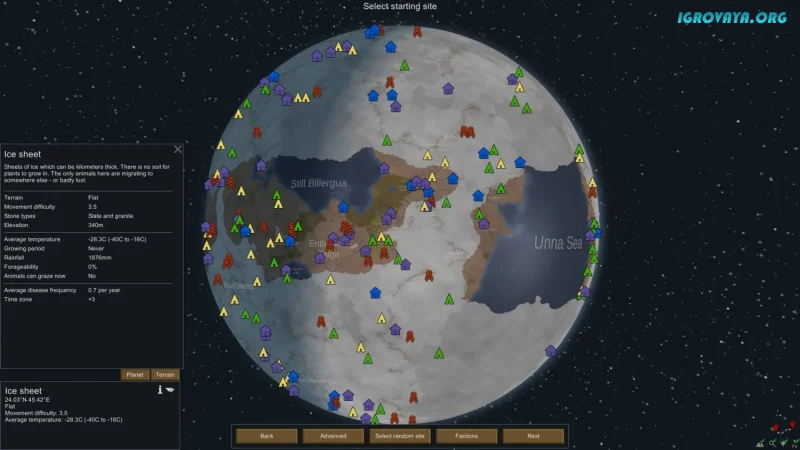Switch to the Planet tab
800x450 pixels.
pyautogui.click(x=135, y=374)
